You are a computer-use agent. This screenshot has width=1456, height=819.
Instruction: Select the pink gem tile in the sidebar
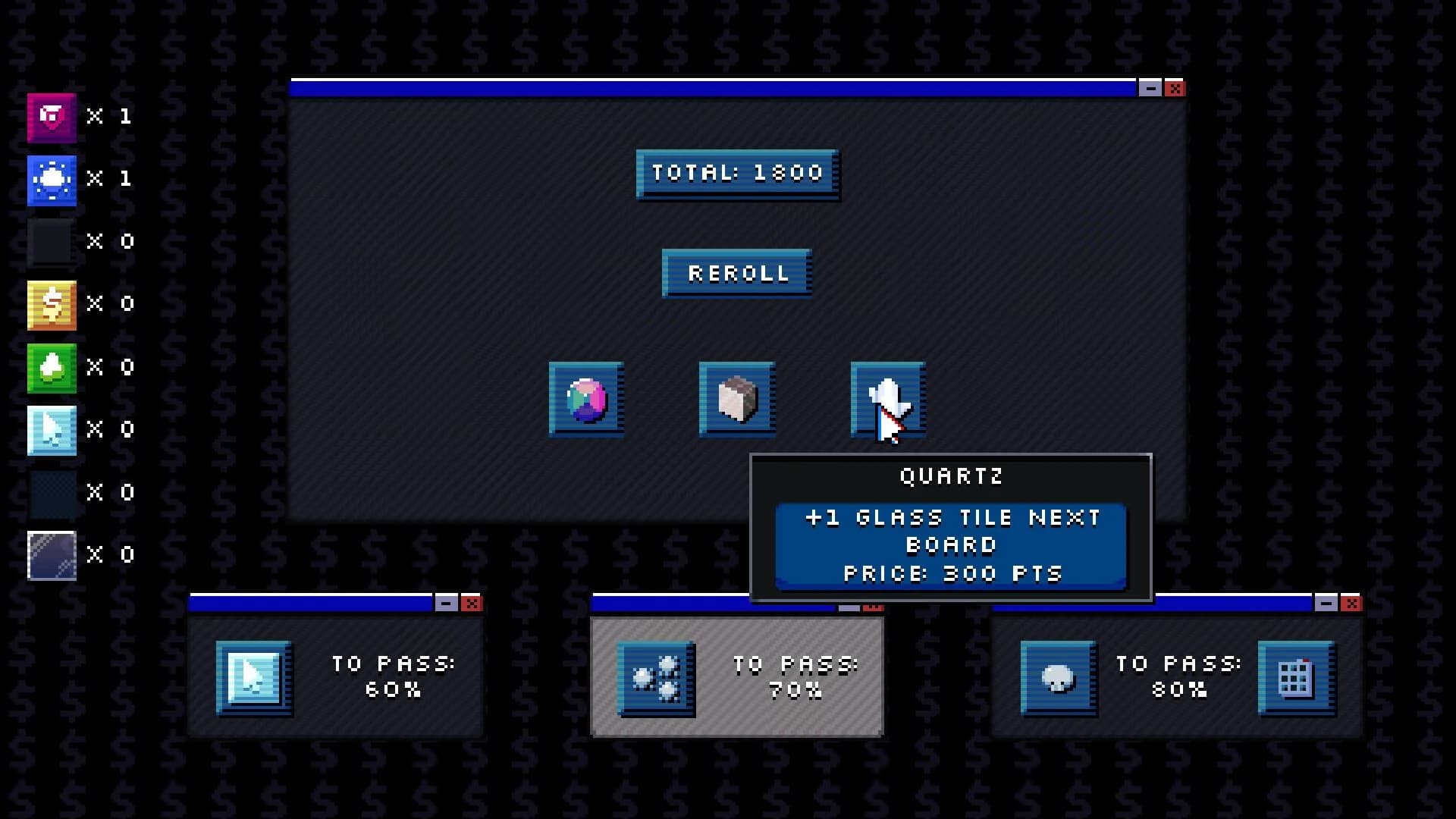[x=51, y=116]
